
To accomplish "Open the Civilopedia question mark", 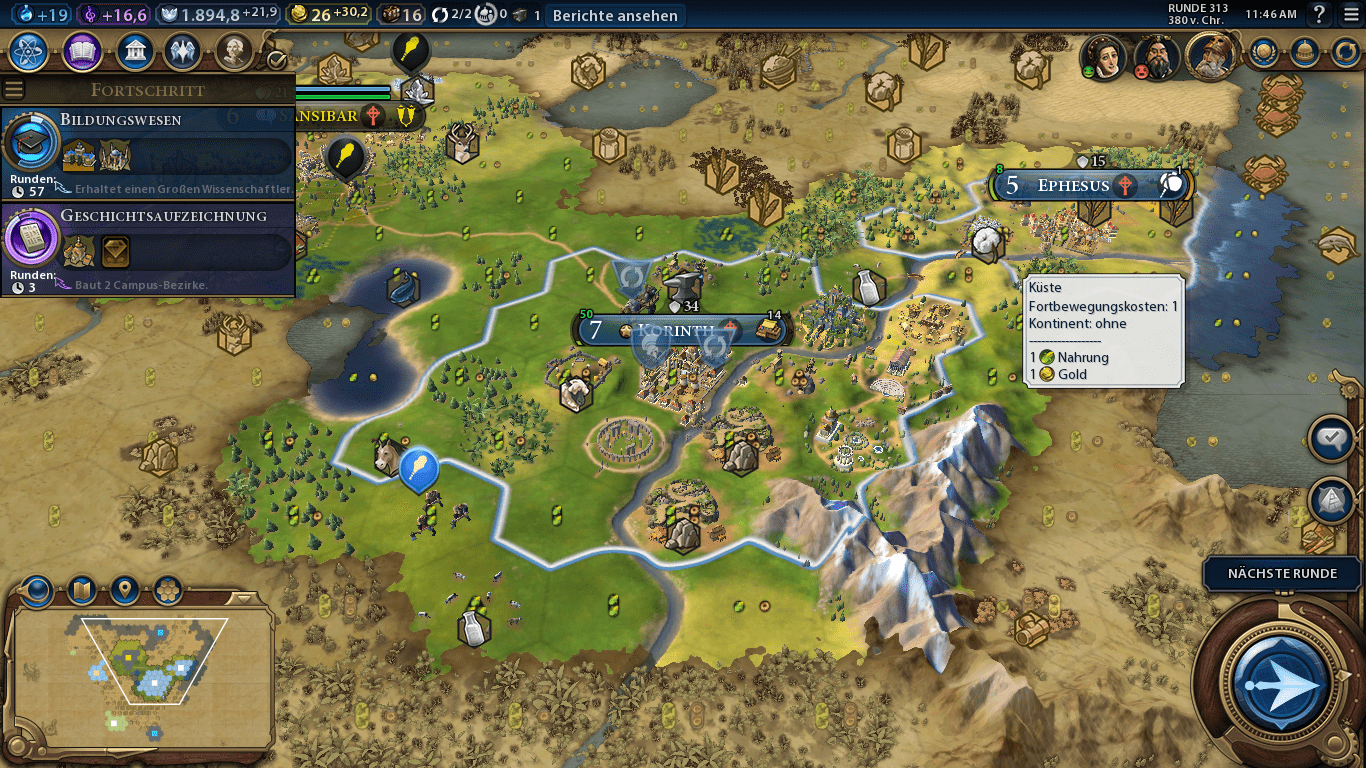I will pos(1320,14).
